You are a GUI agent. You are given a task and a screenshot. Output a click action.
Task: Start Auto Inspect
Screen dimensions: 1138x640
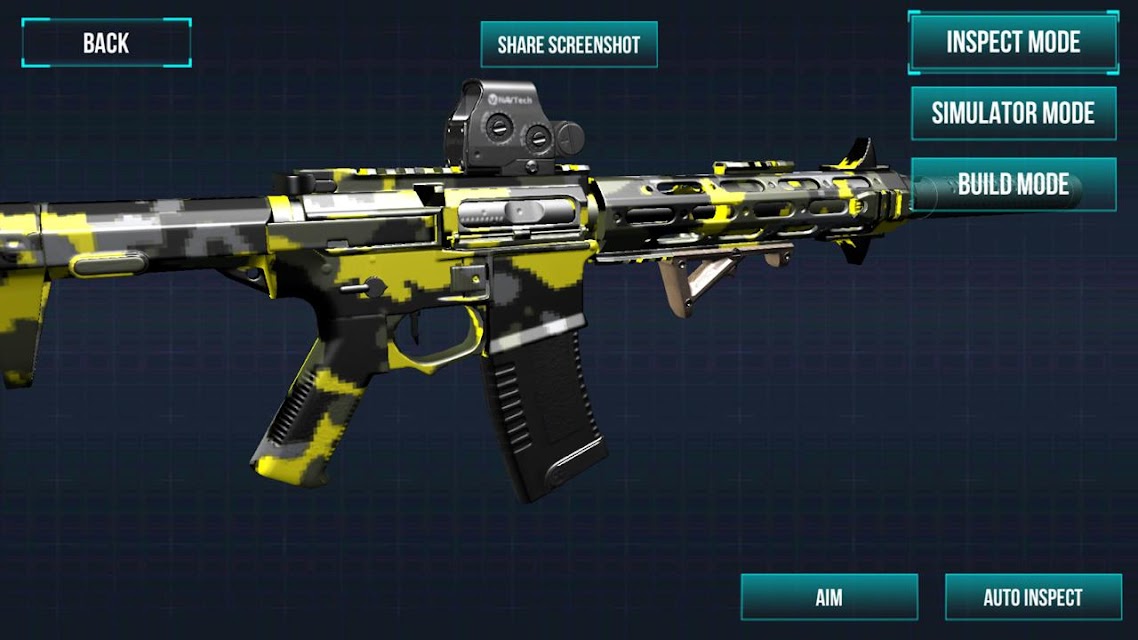1033,597
